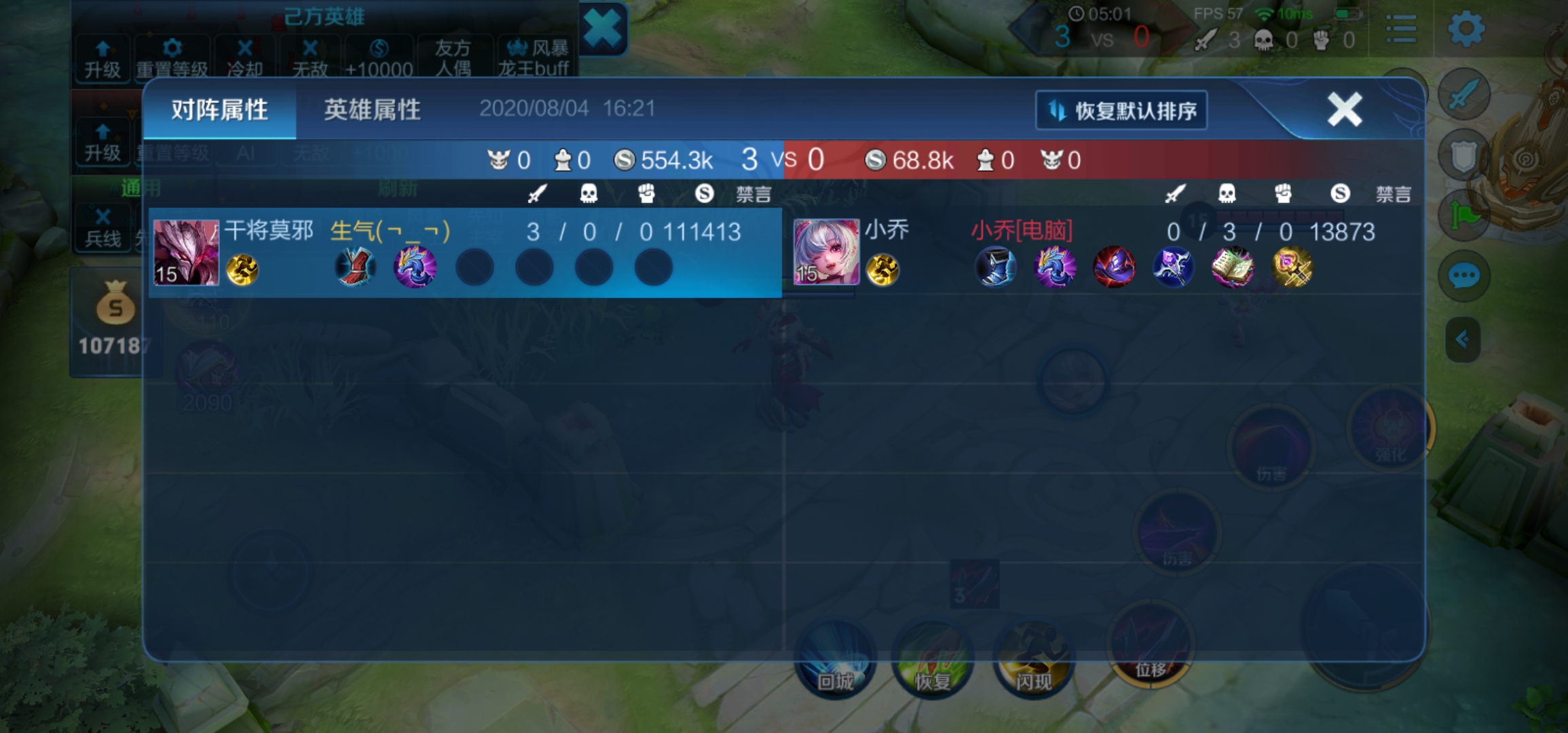This screenshot has width=1568, height=733.
Task: Click 干将莫邪's hero portrait
Action: (x=185, y=252)
